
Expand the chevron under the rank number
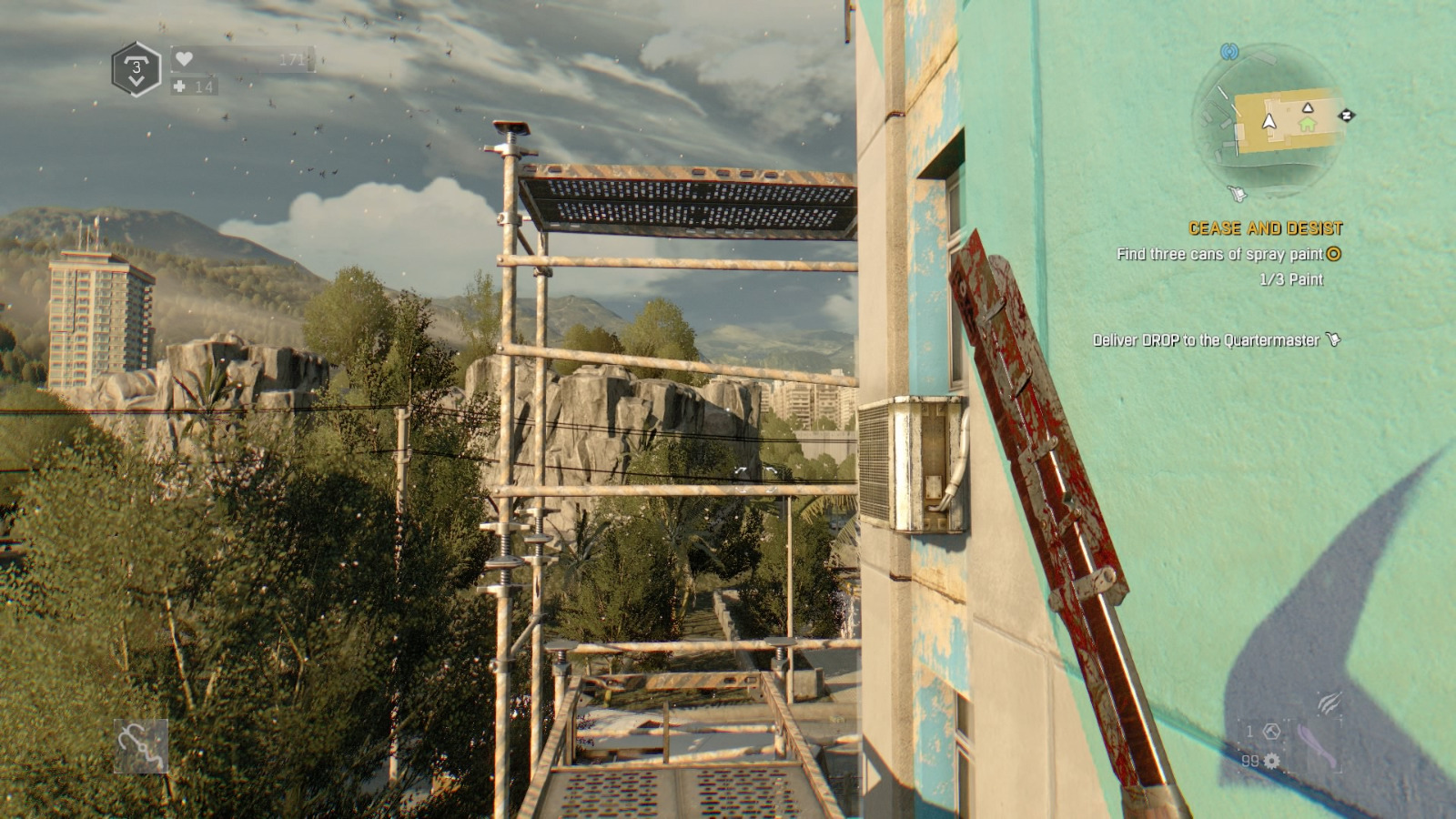click(136, 80)
